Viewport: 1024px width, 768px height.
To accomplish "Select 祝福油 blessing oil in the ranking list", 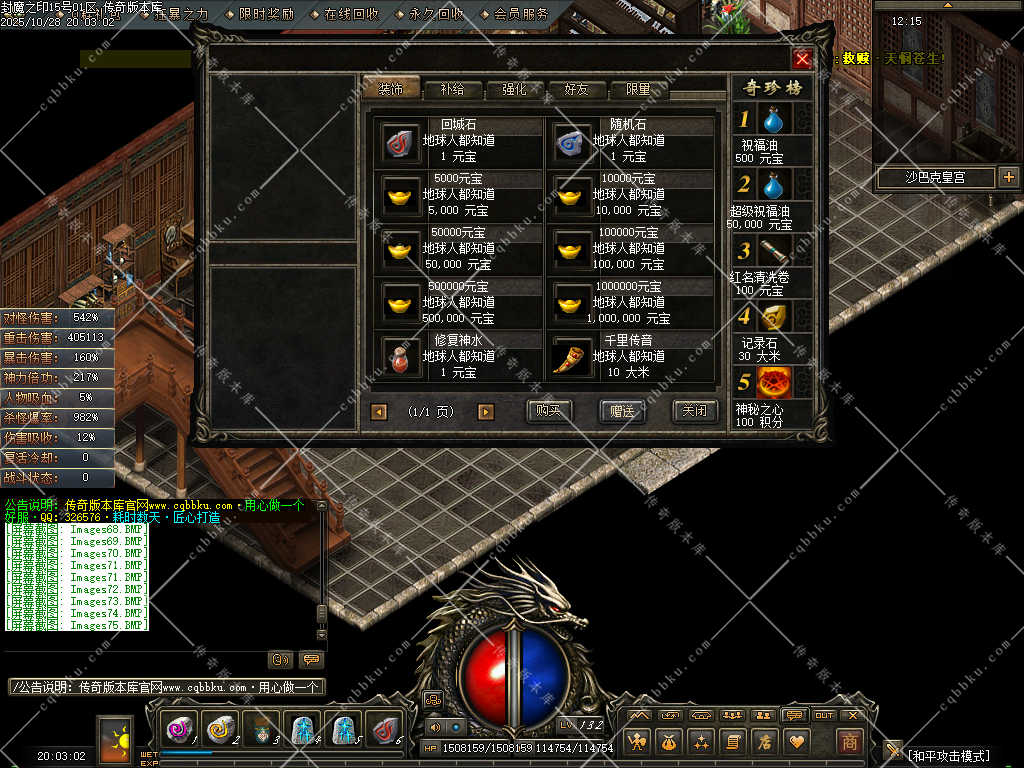I will (x=772, y=121).
